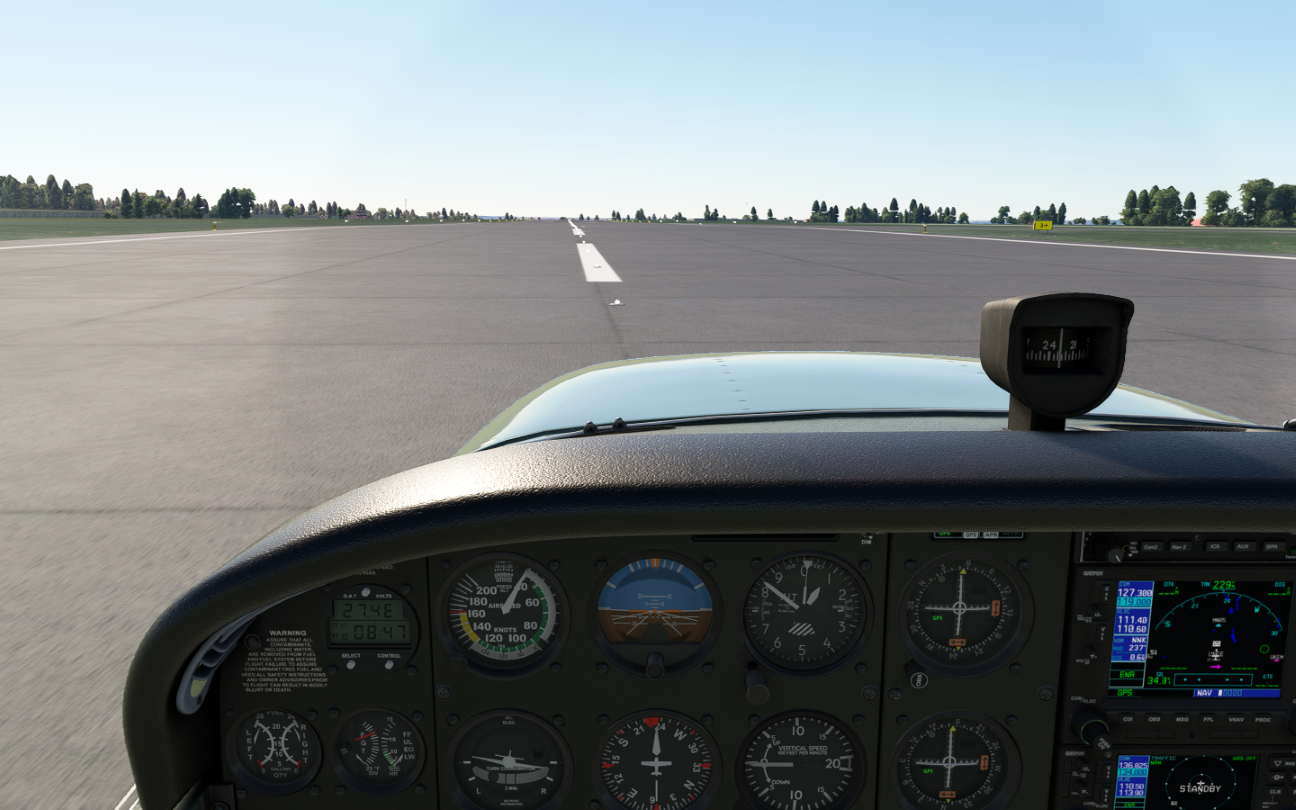Click the OBS knob of the upper CDI
This screenshot has width=1296, height=810.
click(915, 679)
